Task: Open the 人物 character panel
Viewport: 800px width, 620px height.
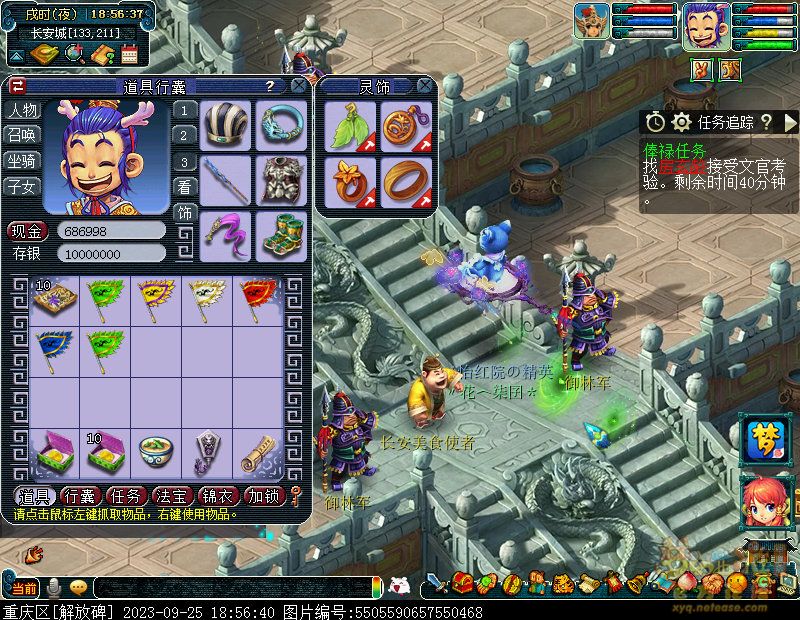Action: coord(22,110)
